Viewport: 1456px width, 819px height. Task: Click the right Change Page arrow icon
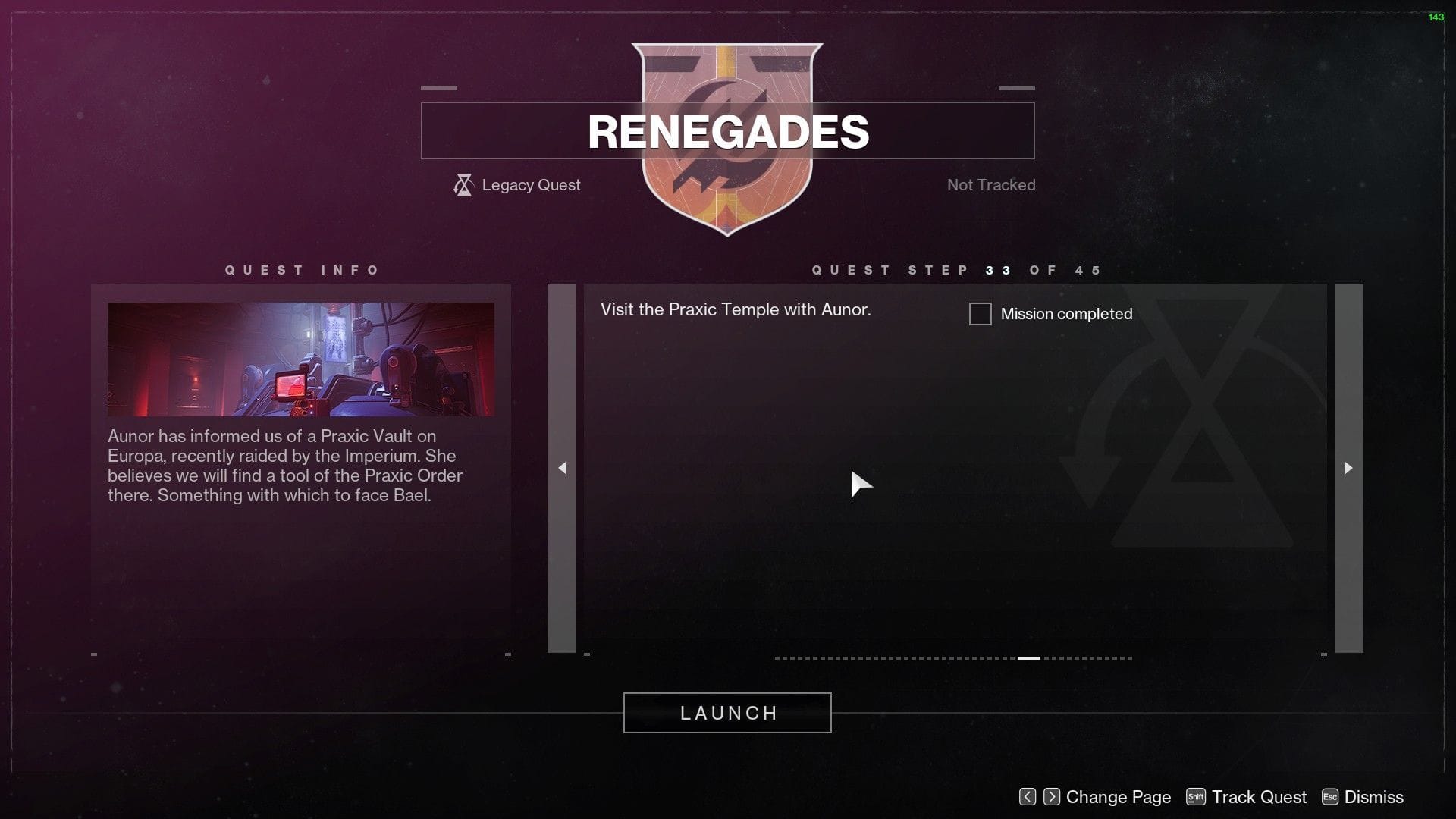coord(1053,797)
